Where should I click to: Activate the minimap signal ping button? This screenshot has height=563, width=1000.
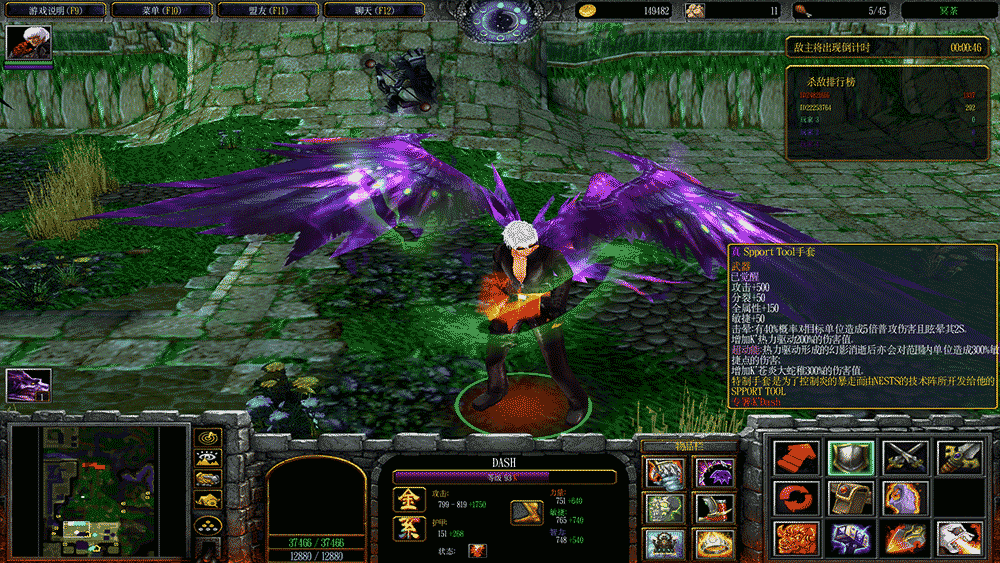pyautogui.click(x=209, y=437)
